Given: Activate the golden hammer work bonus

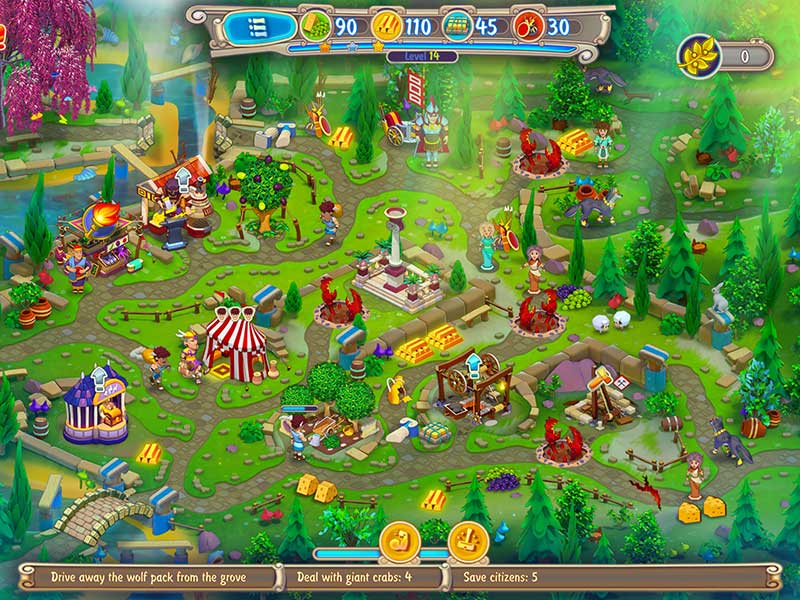Looking at the screenshot, I should tap(467, 541).
